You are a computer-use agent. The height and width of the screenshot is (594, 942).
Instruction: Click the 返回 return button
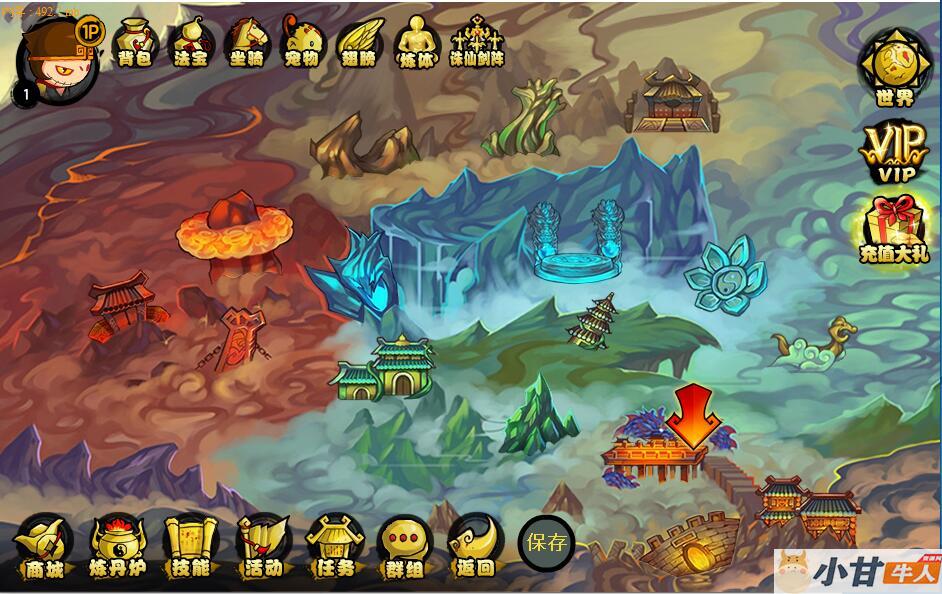tap(475, 546)
